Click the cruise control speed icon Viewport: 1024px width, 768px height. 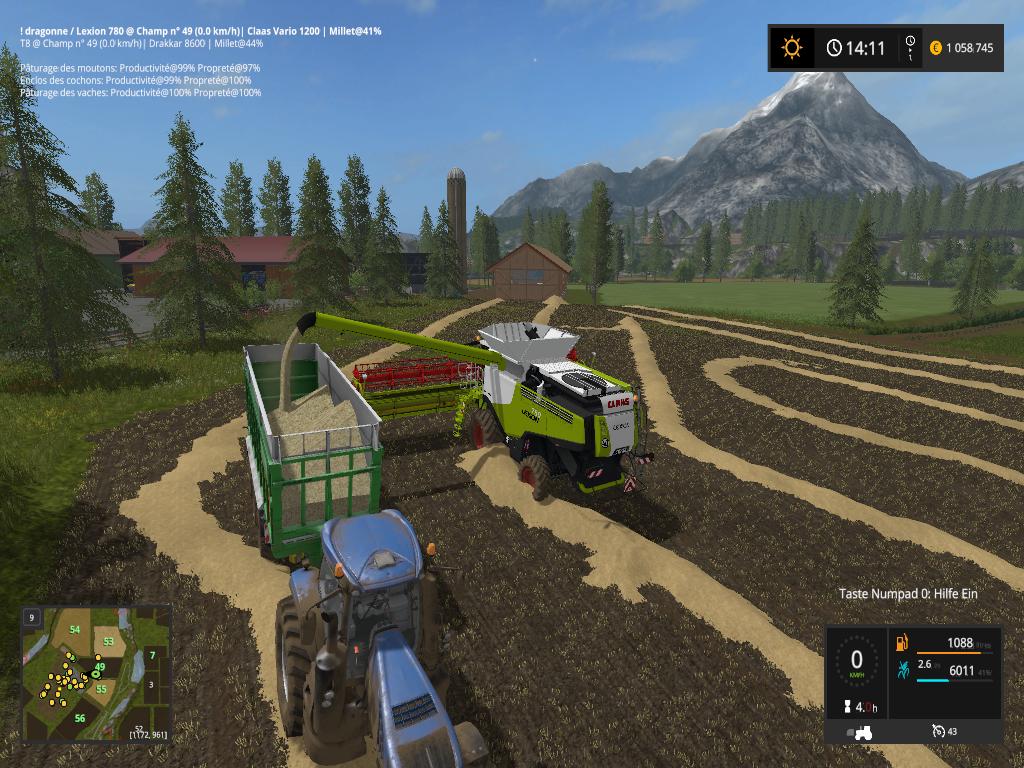click(x=937, y=731)
